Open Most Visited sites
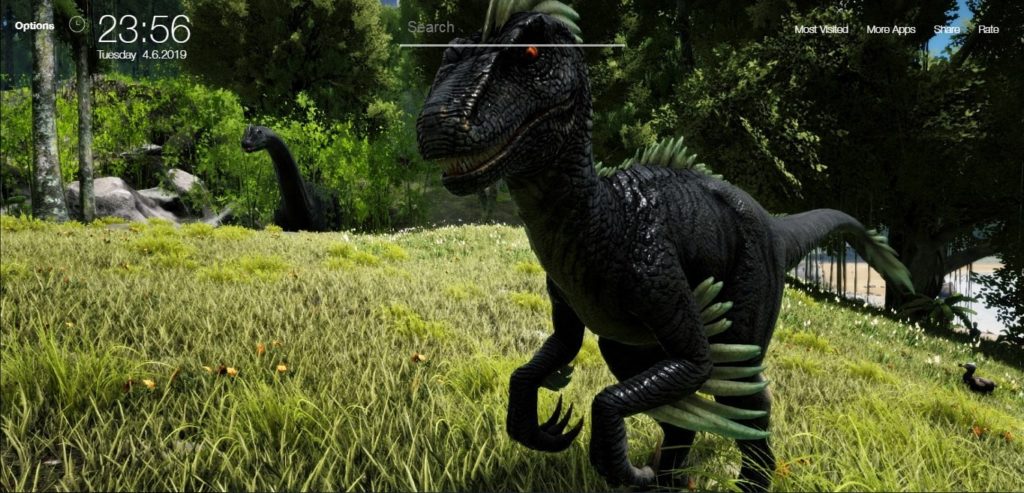Screen dimensions: 1024x493 click(x=821, y=30)
